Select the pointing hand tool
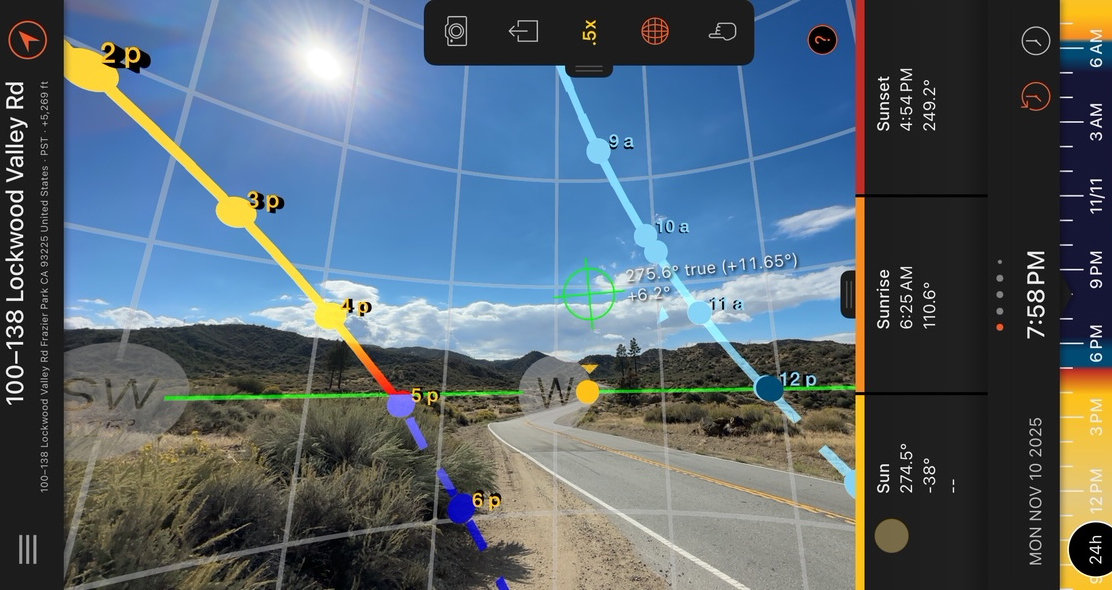1112x590 pixels. click(721, 32)
